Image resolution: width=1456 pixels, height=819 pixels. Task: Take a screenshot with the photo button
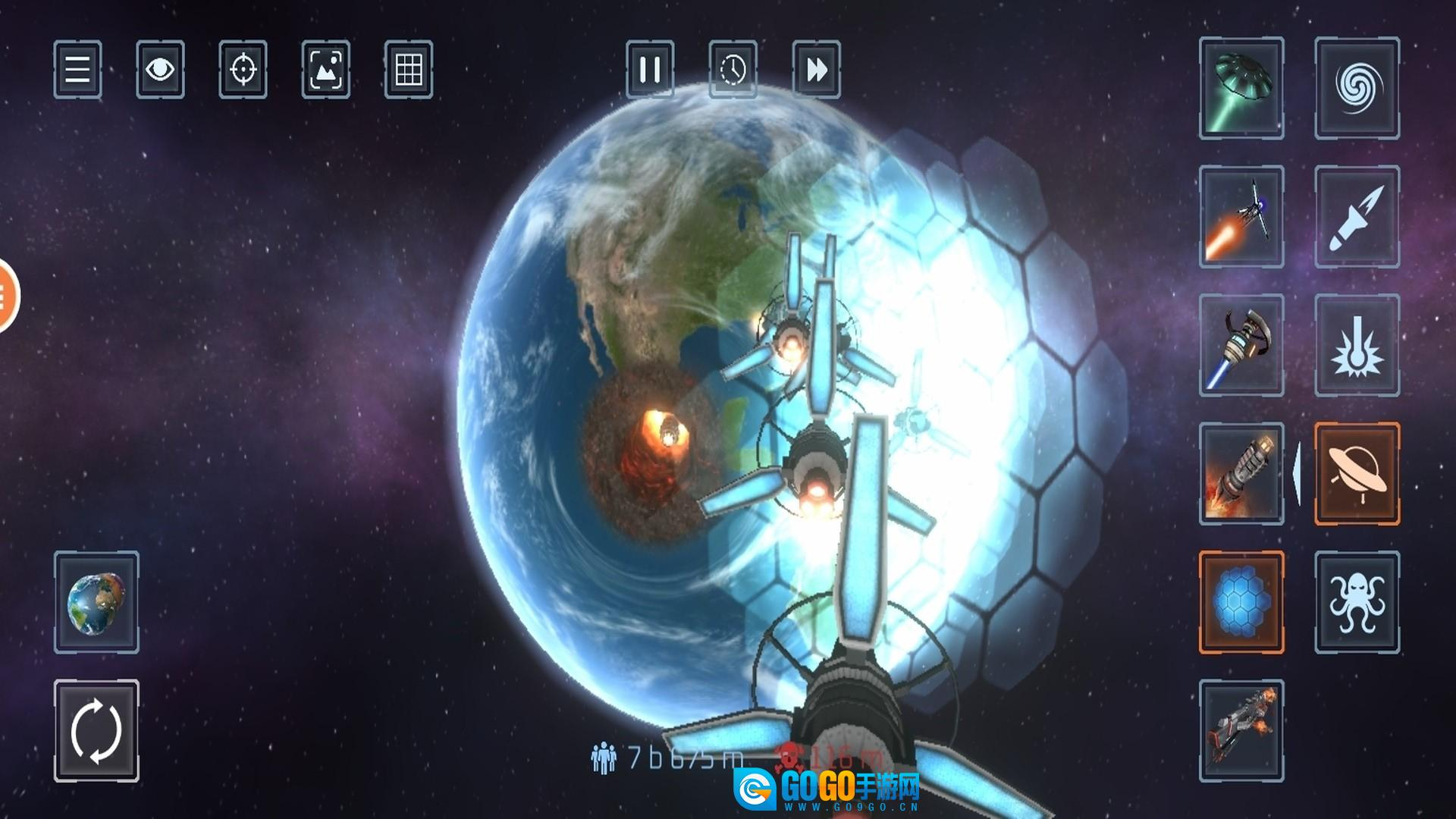[x=326, y=70]
